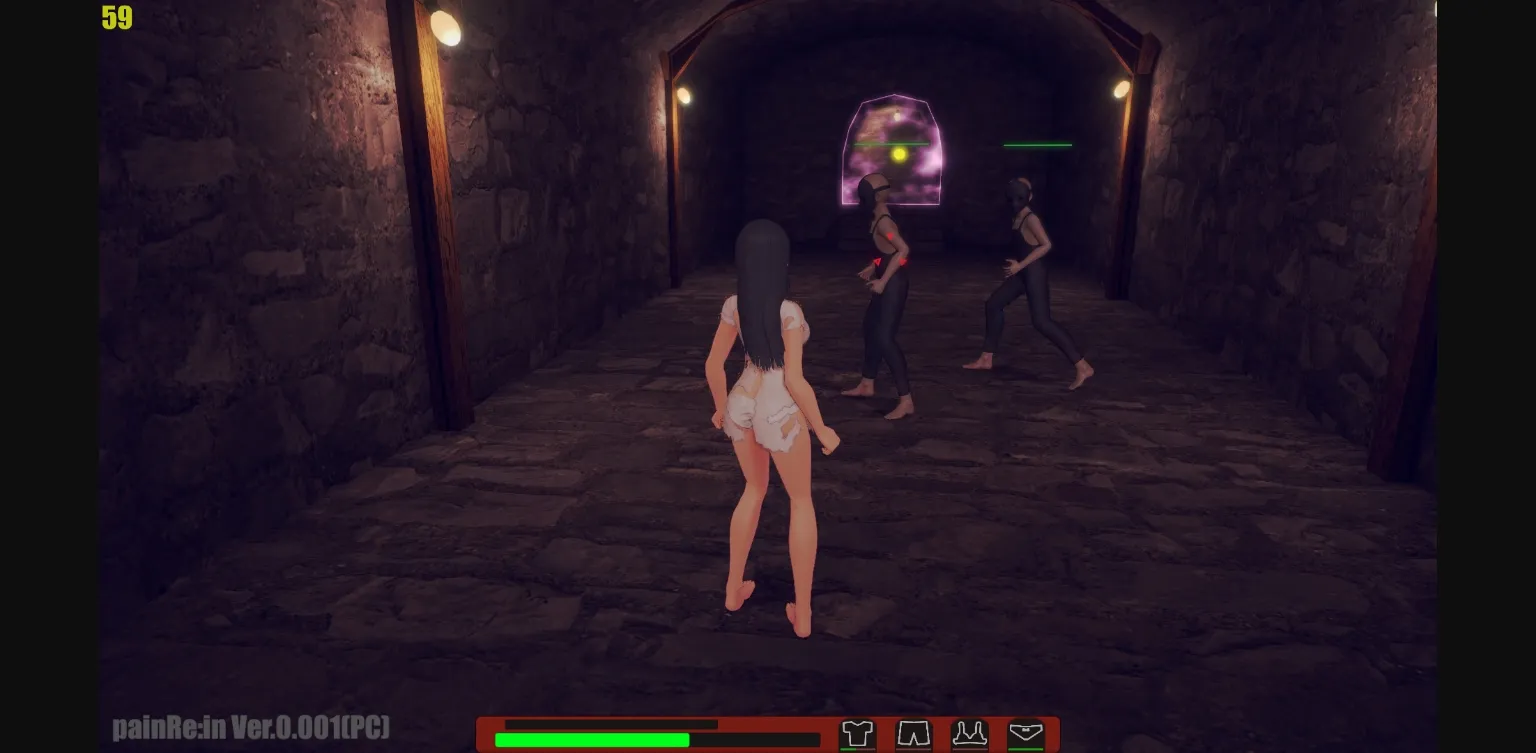1536x753 pixels.
Task: Toggle the panties equipment slot
Action: click(x=1026, y=732)
